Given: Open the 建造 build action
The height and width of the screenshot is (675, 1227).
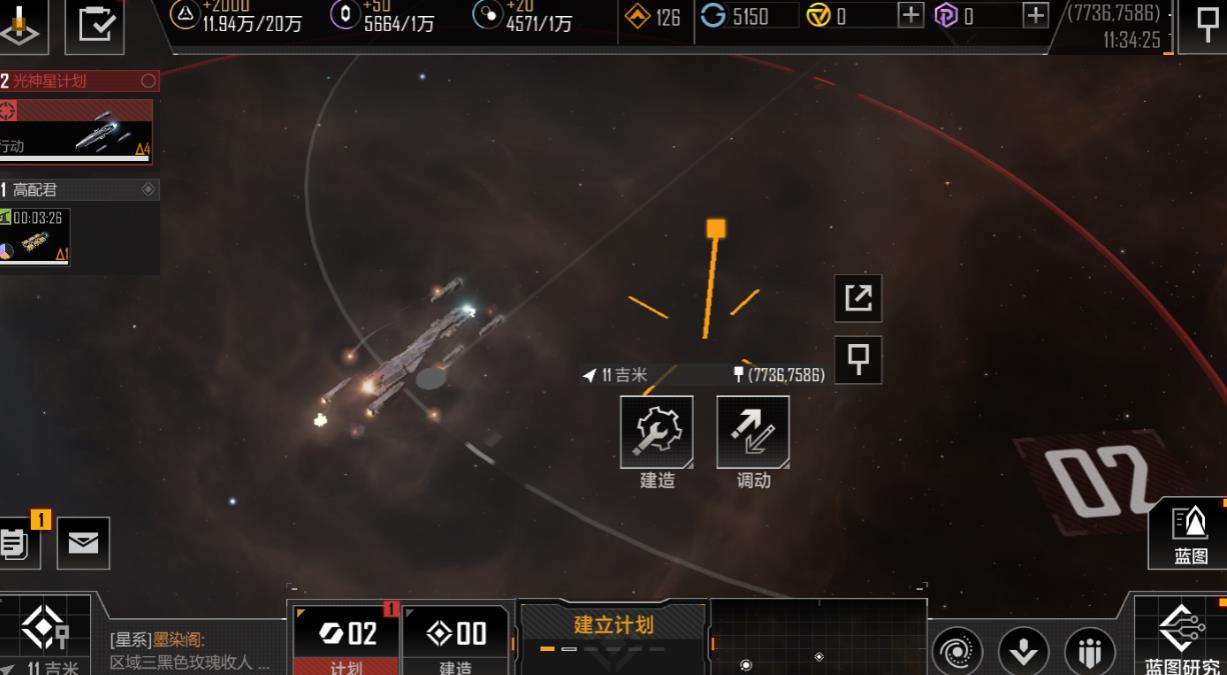Looking at the screenshot, I should [x=657, y=432].
